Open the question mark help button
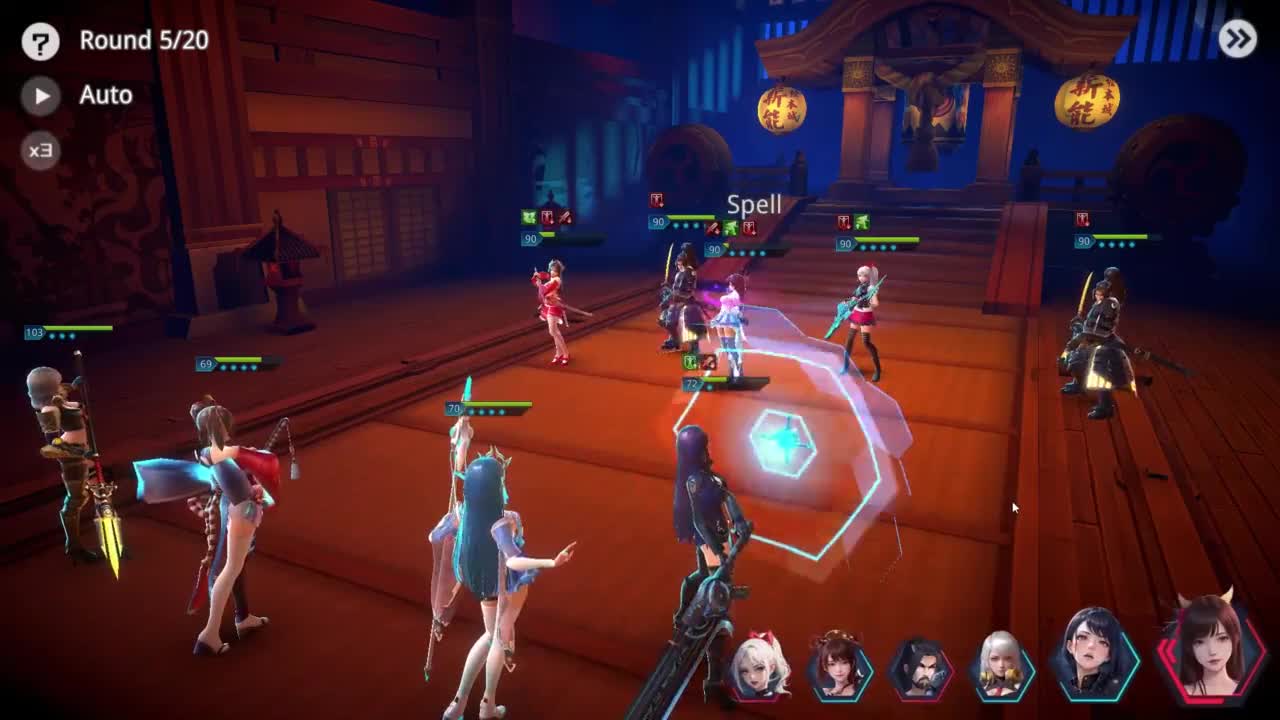The image size is (1280, 720). tap(40, 41)
